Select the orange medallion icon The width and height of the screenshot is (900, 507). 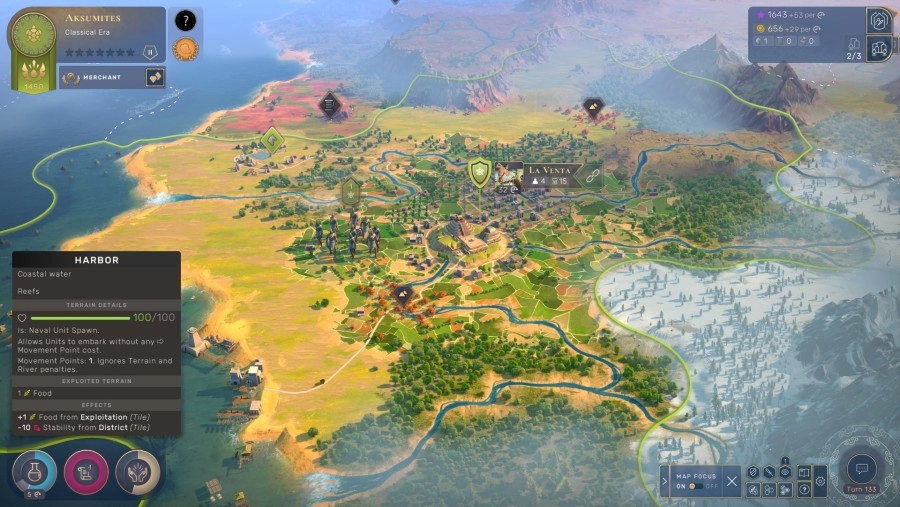pyautogui.click(x=185, y=48)
